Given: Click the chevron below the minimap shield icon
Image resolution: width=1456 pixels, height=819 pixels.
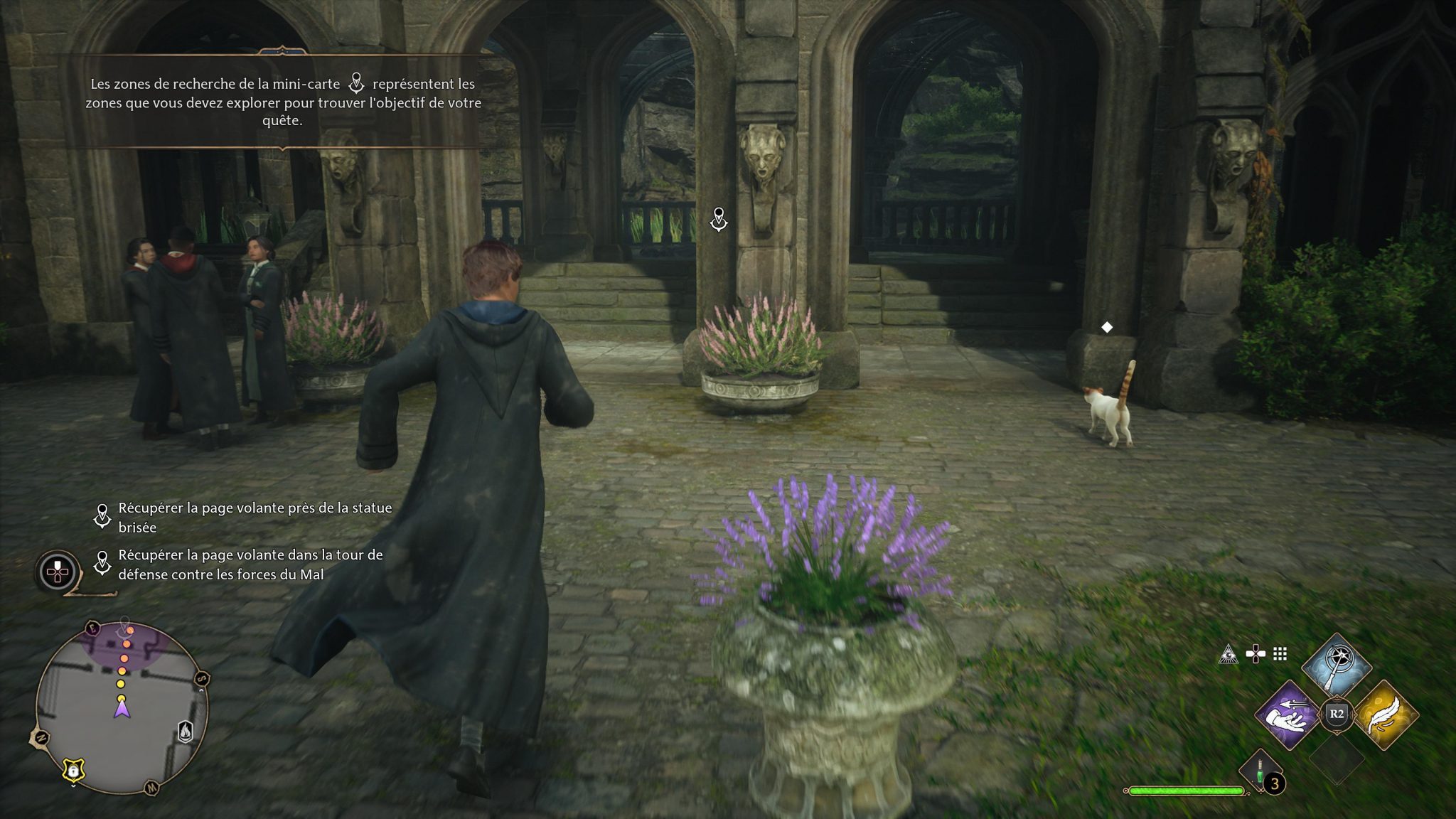Looking at the screenshot, I should point(73,785).
